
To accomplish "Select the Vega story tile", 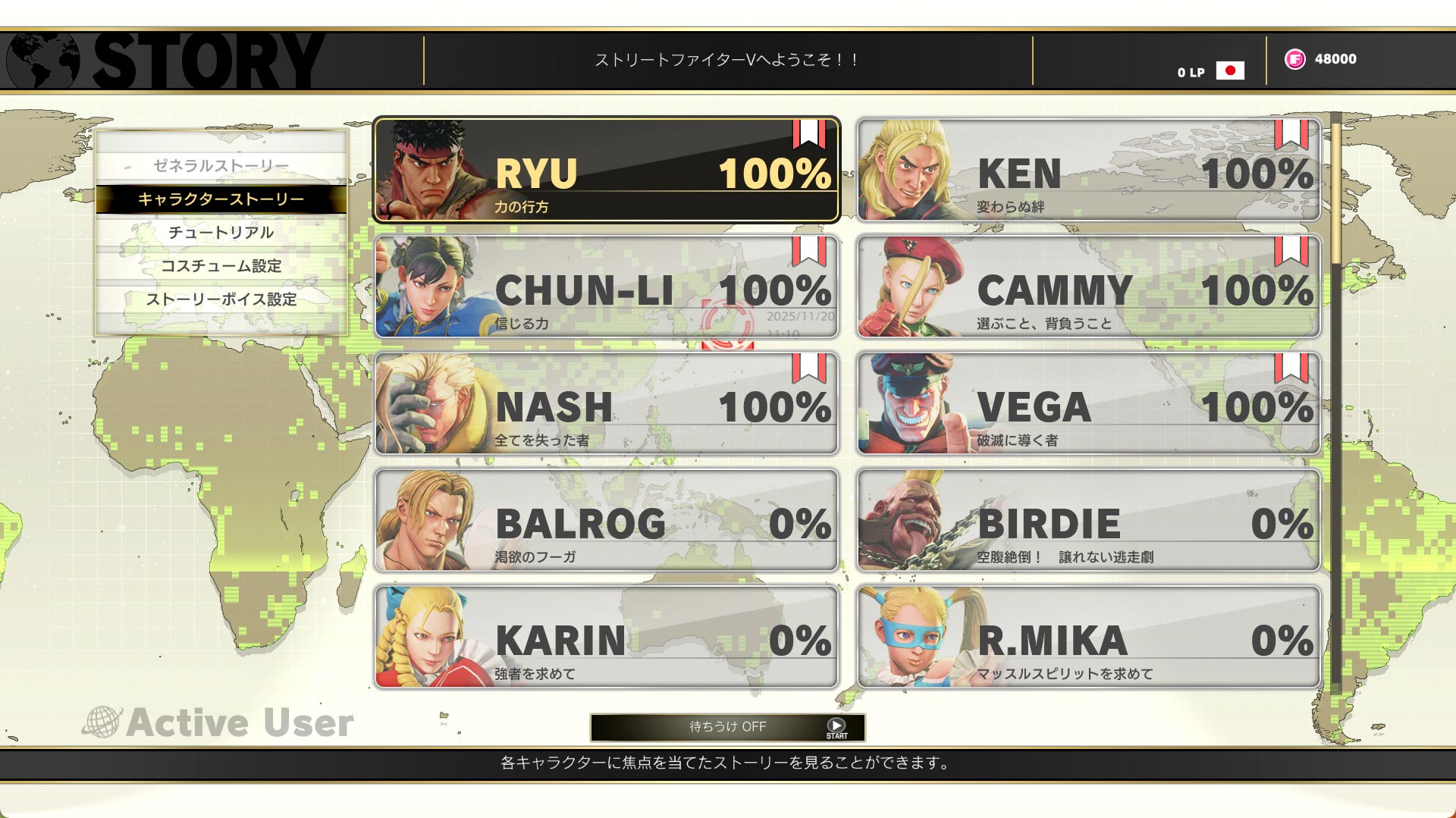I will (x=1089, y=403).
